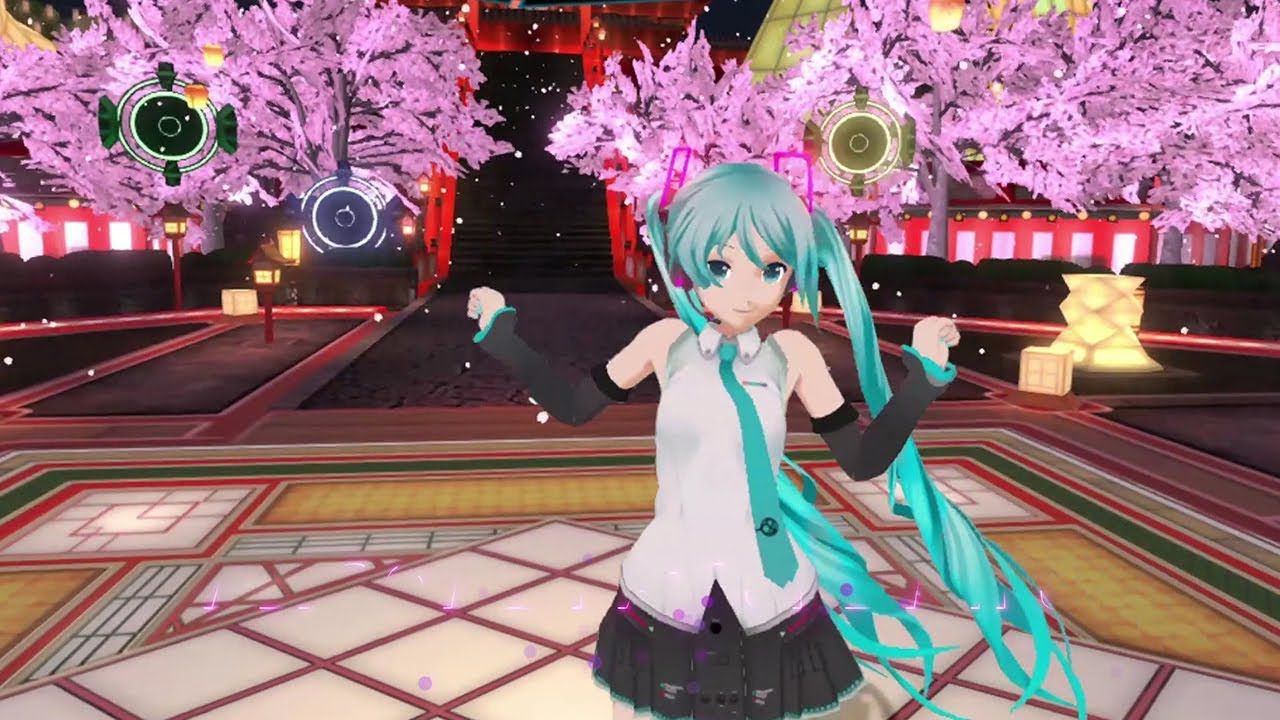Tap the yellow circular note target

click(860, 142)
